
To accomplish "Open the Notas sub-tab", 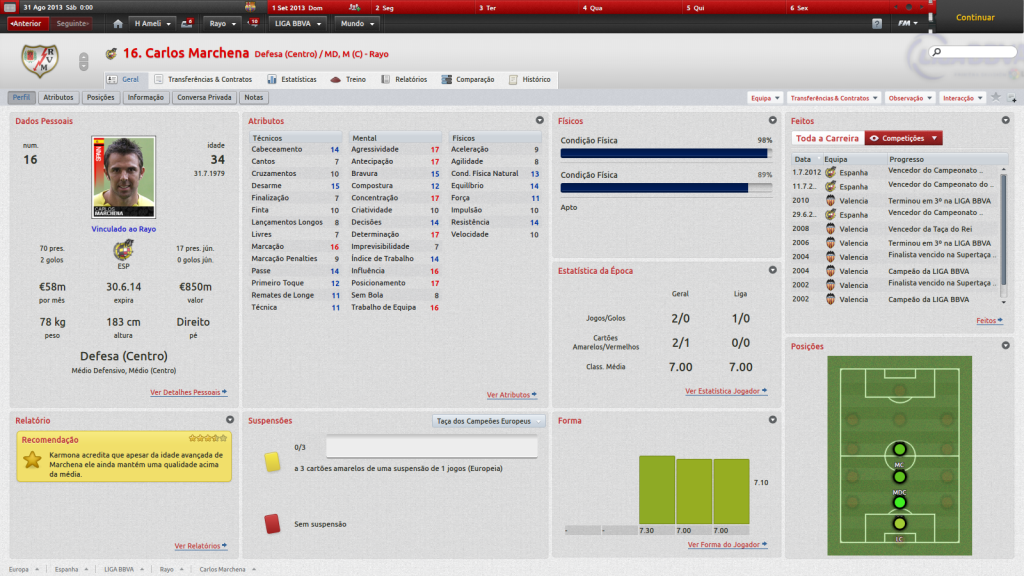I will pos(254,98).
